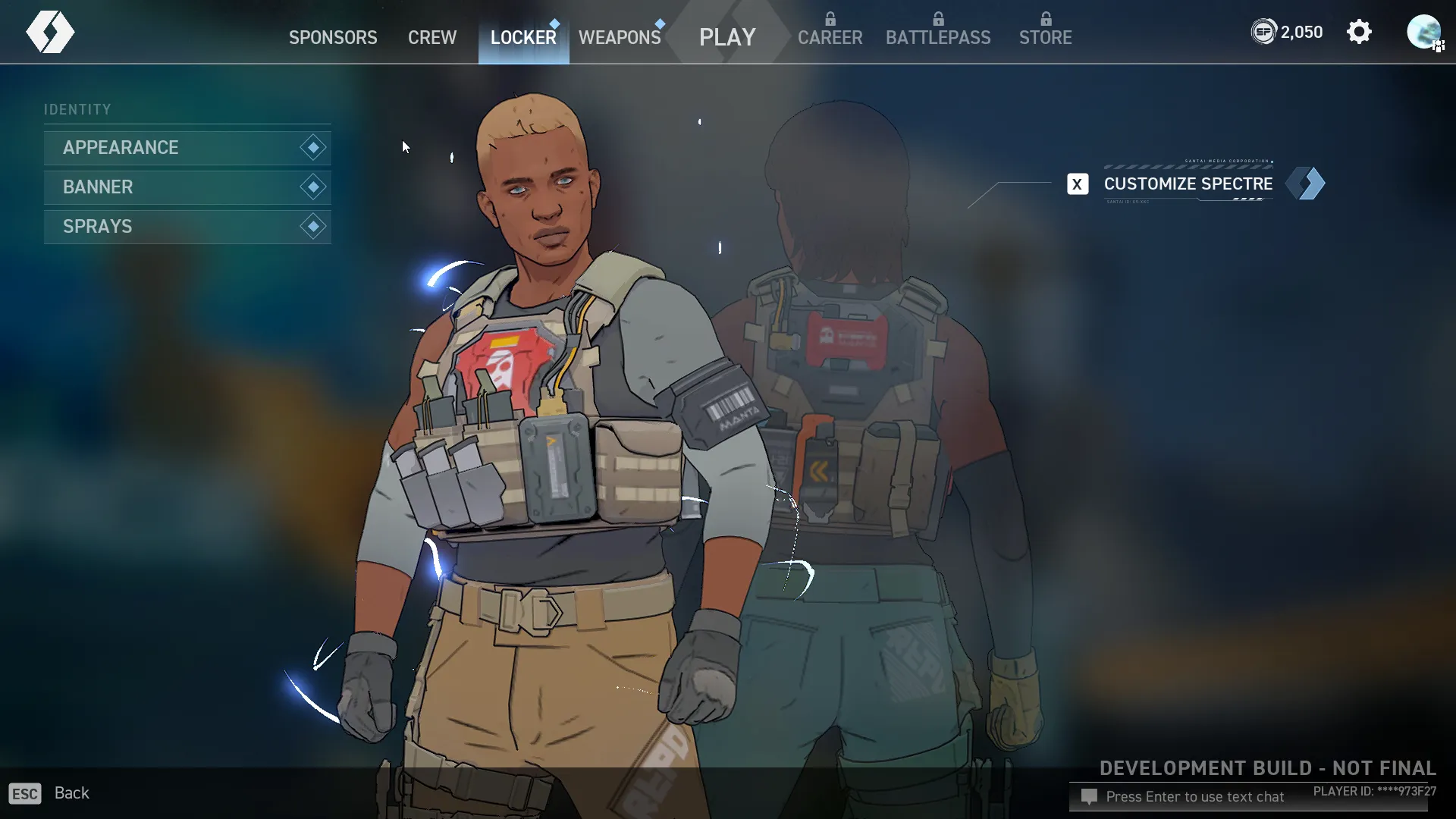Visit the Store tab
This screenshot has height=819, width=1456.
tap(1045, 37)
